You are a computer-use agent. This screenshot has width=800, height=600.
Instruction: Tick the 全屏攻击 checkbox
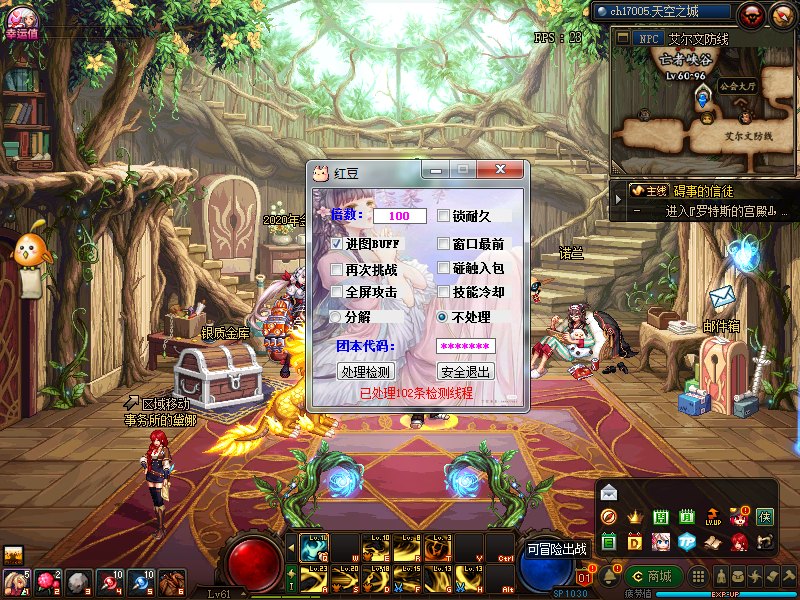point(337,292)
